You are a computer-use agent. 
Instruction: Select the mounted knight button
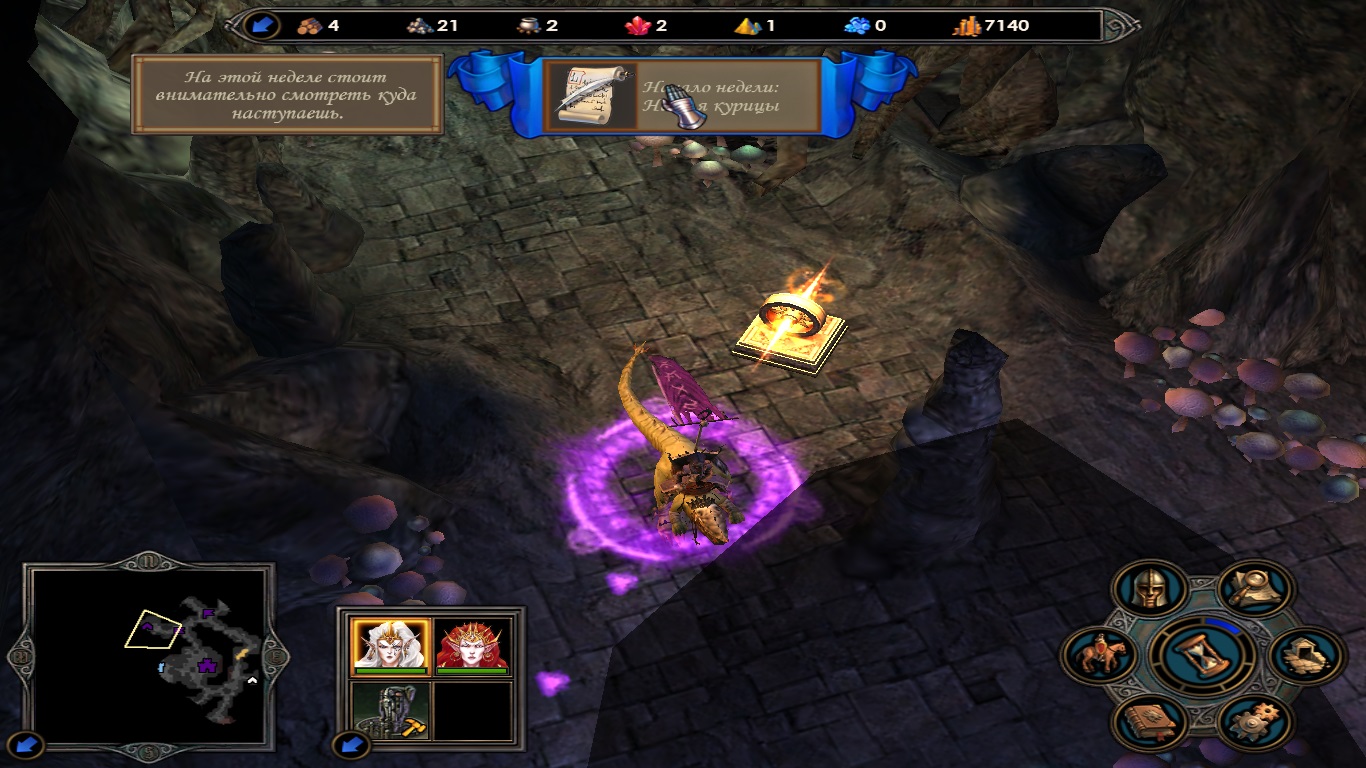click(1096, 657)
